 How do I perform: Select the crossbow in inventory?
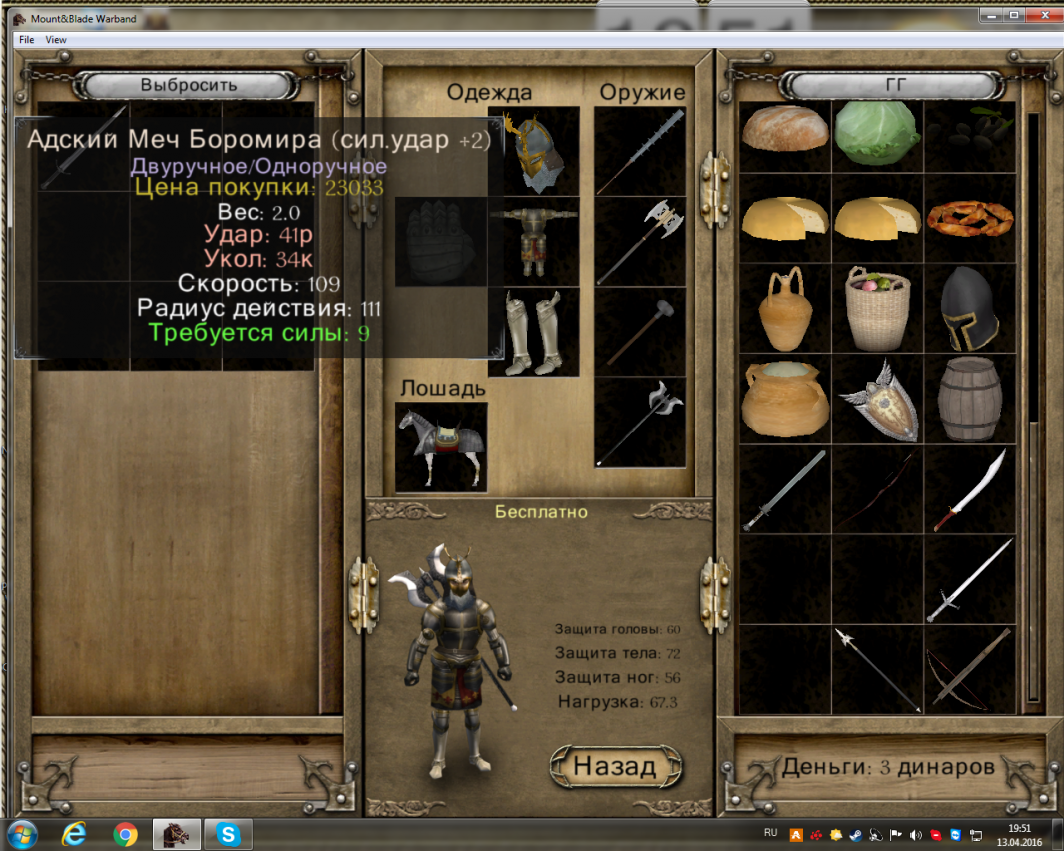(x=968, y=668)
